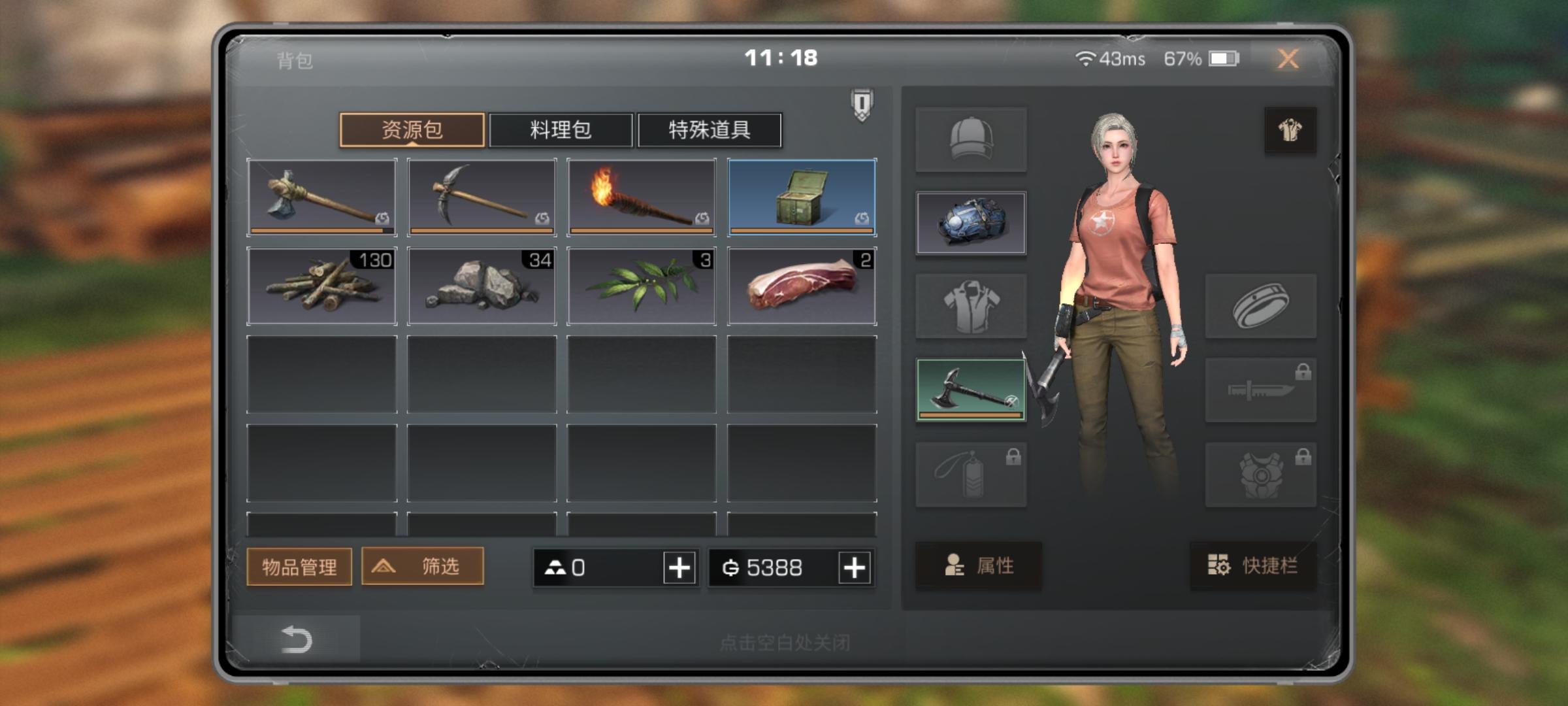Image resolution: width=1568 pixels, height=706 pixels.
Task: Open the 快捷栏 quick slot settings
Action: click(x=1252, y=567)
